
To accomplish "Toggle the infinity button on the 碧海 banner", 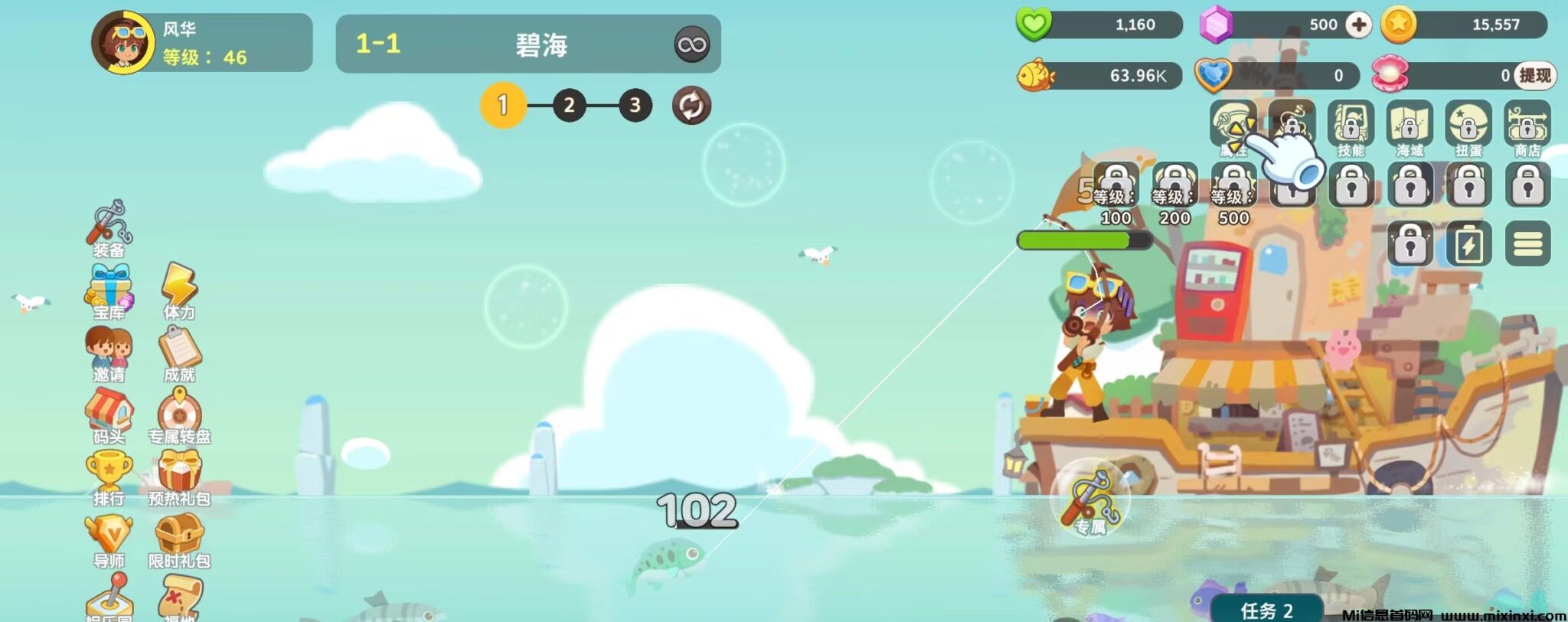I will (x=691, y=44).
